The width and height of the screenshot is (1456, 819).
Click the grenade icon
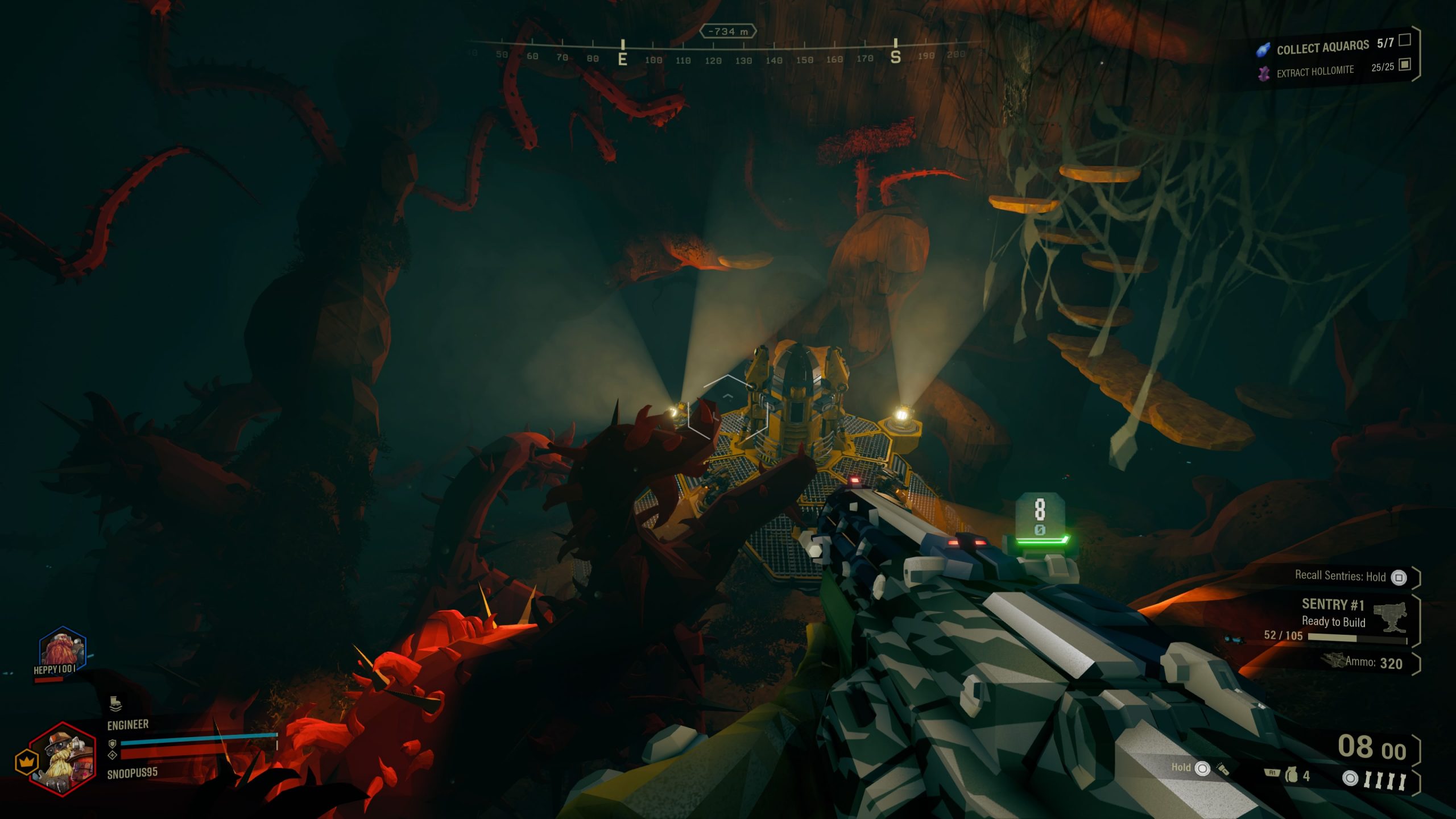[1292, 776]
